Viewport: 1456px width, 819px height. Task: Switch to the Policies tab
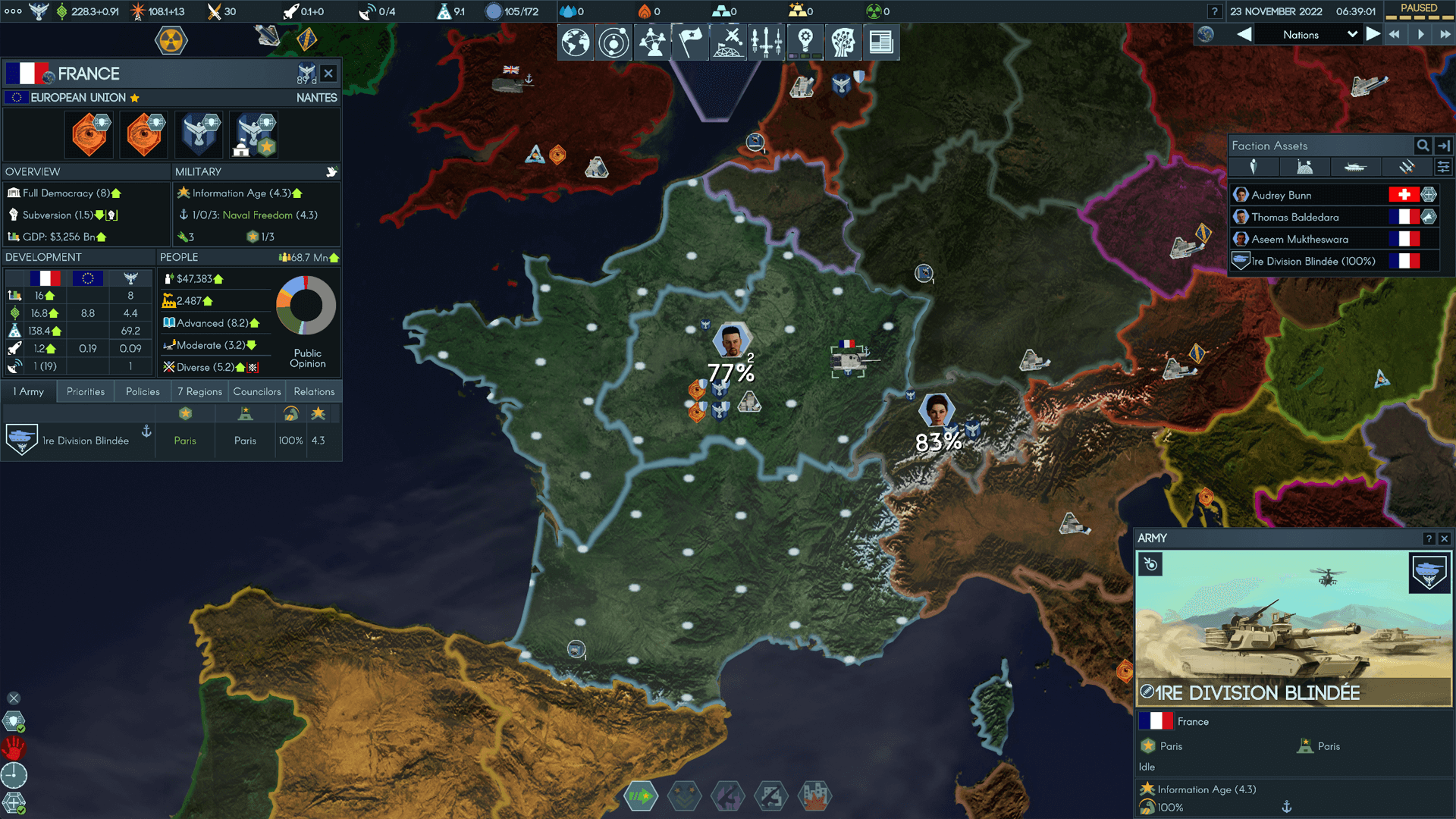[143, 391]
